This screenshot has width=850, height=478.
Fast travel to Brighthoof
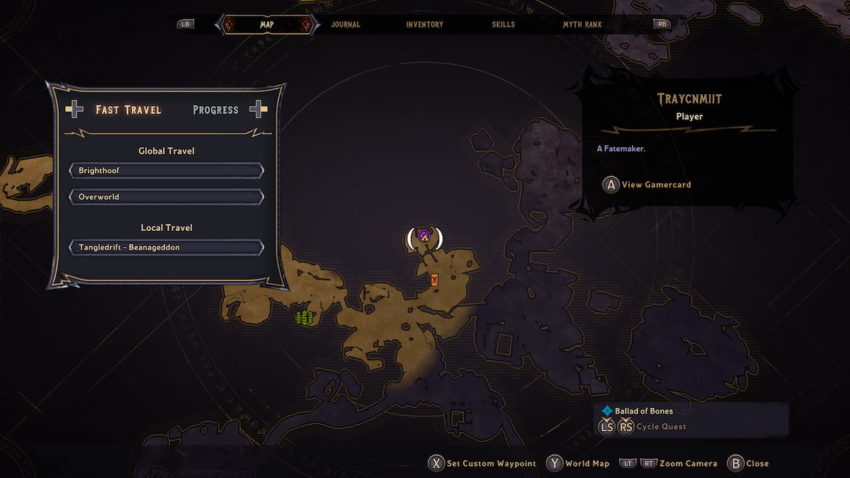(x=166, y=171)
